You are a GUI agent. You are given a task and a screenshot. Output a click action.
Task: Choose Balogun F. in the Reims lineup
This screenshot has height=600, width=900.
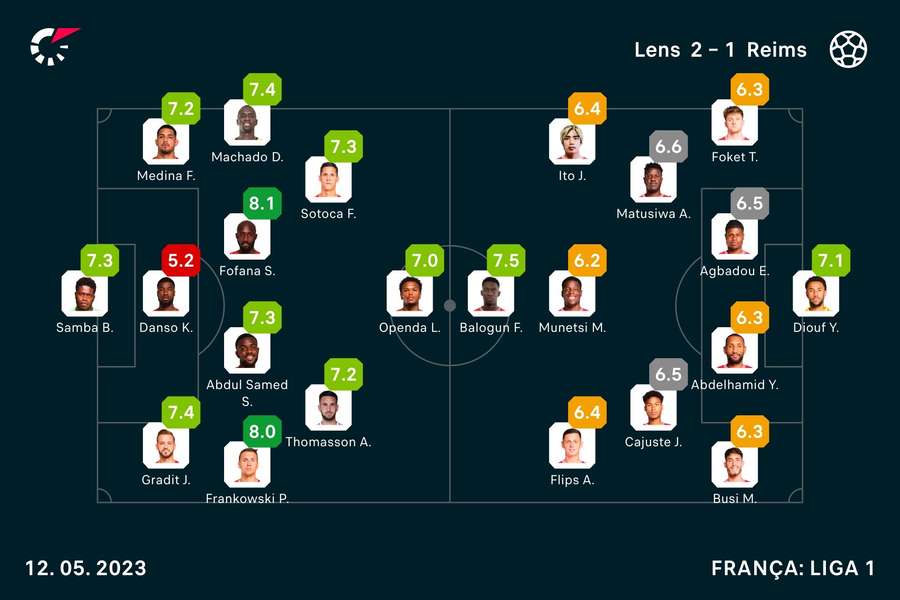click(x=490, y=293)
